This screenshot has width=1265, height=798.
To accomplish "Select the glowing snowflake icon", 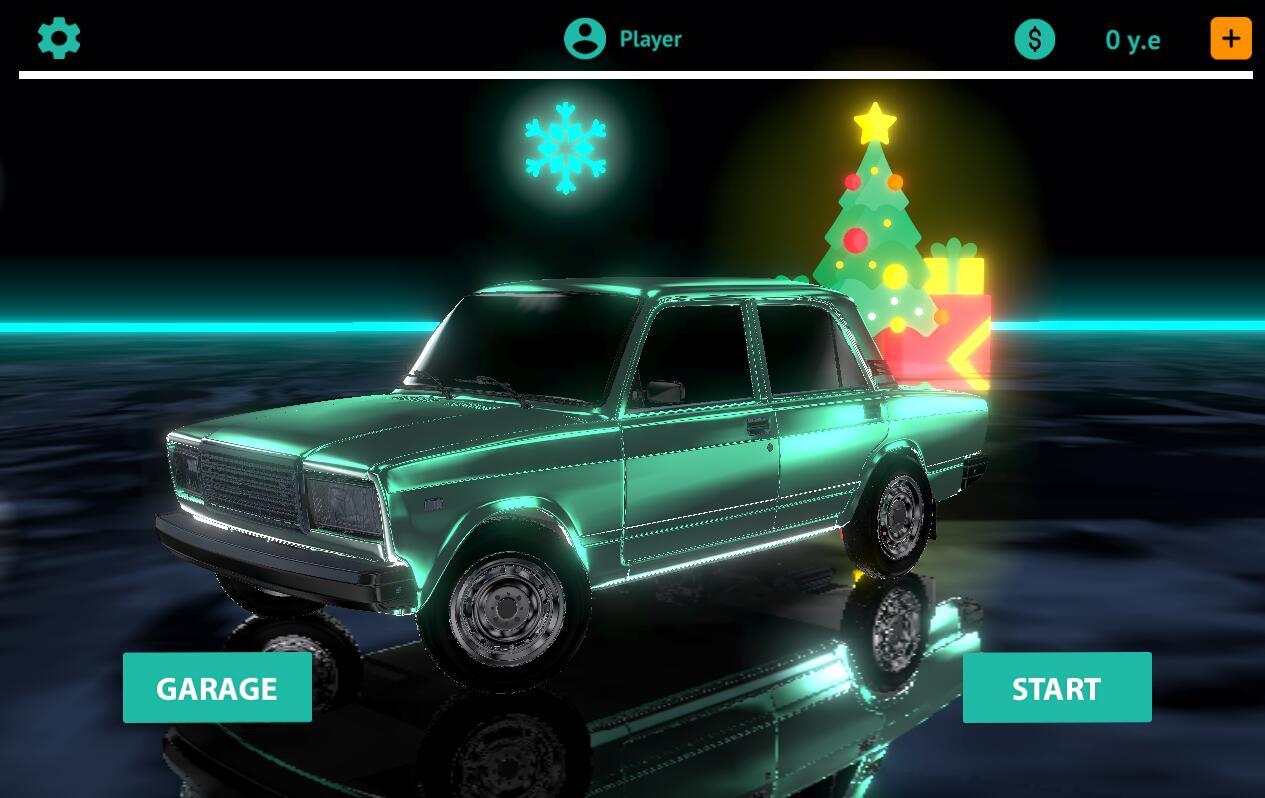I will click(x=566, y=147).
